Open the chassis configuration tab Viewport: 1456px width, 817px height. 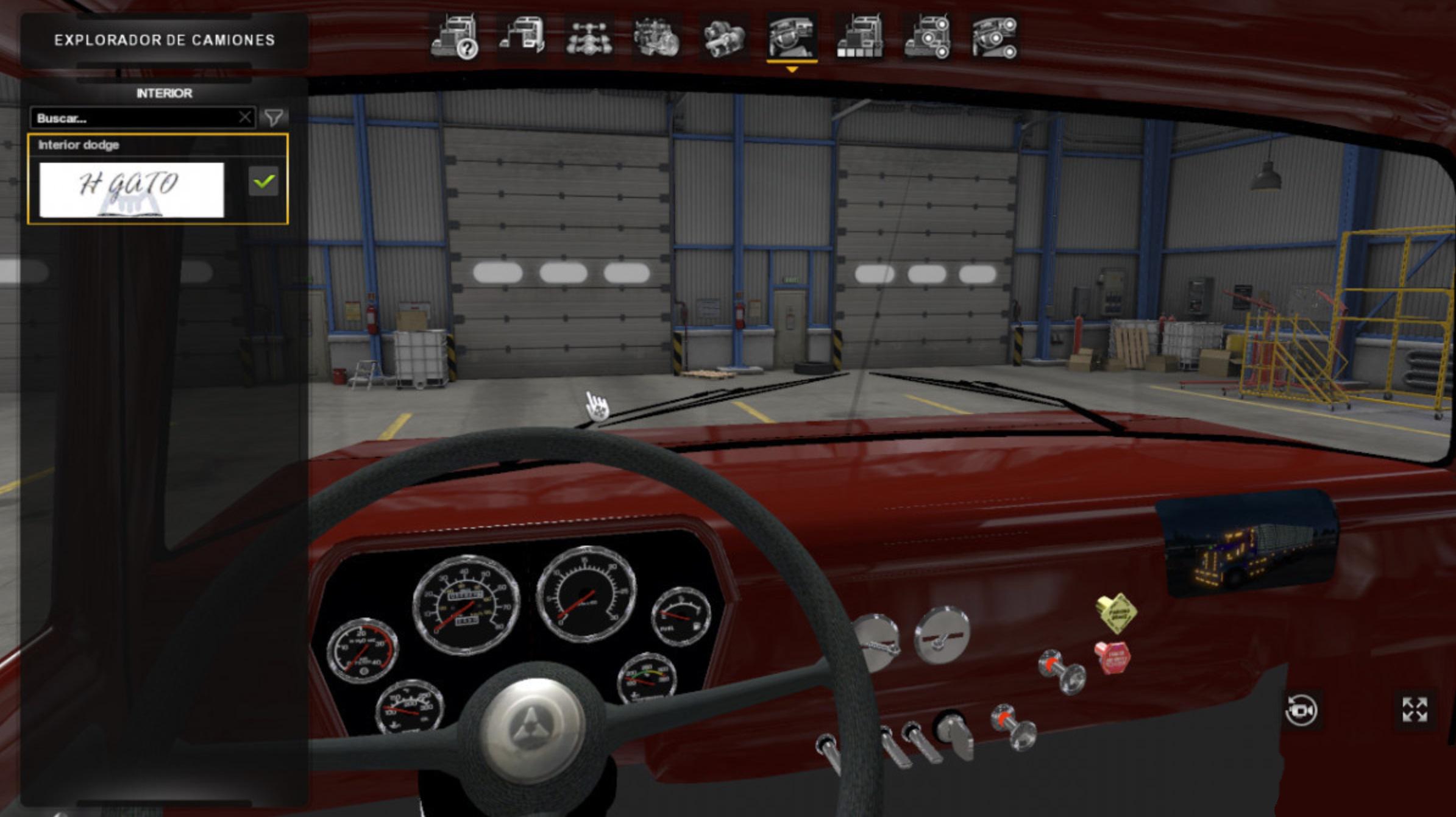pos(589,38)
